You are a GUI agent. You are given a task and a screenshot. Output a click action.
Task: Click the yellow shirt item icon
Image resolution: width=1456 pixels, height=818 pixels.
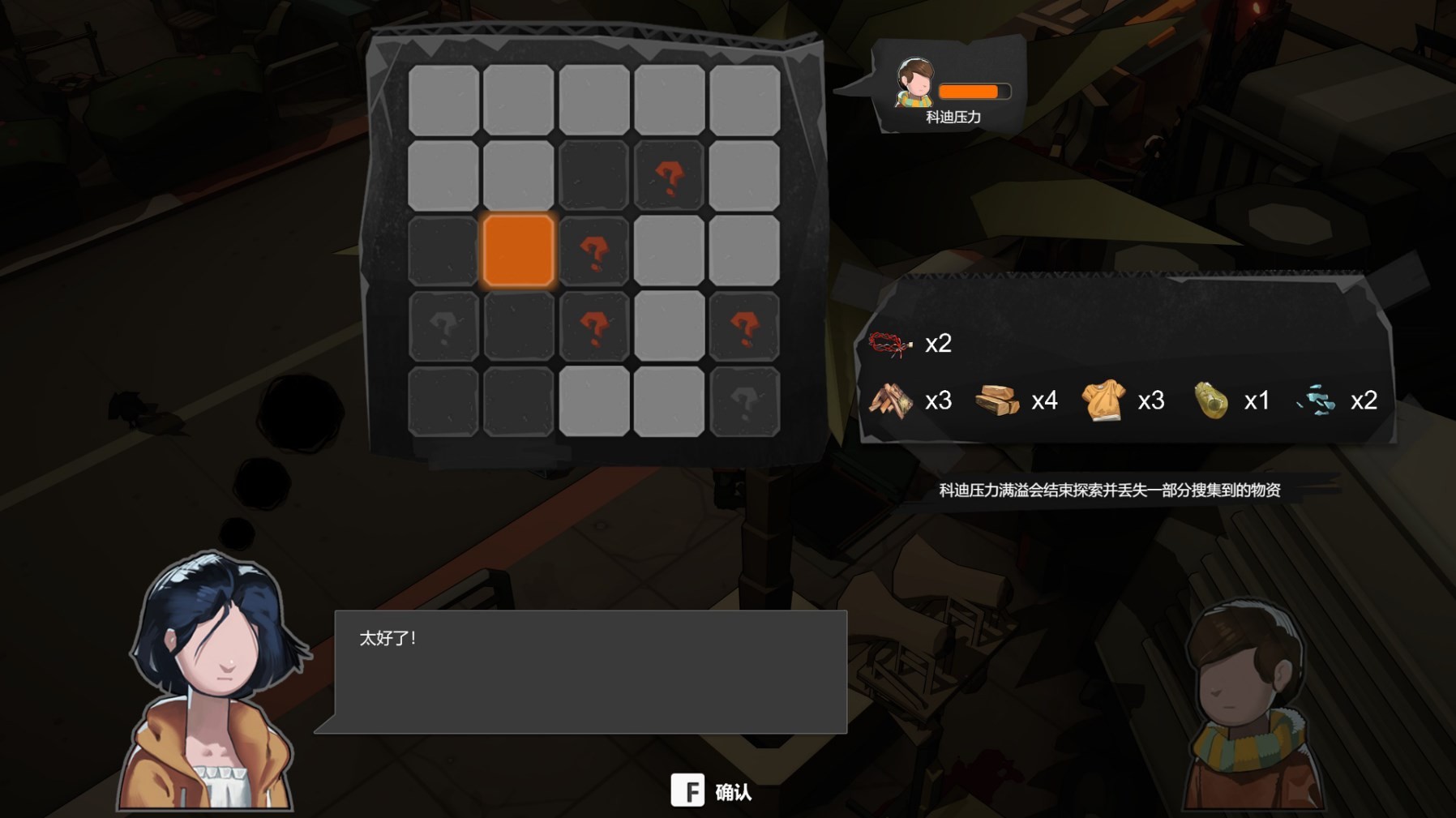point(1103,400)
